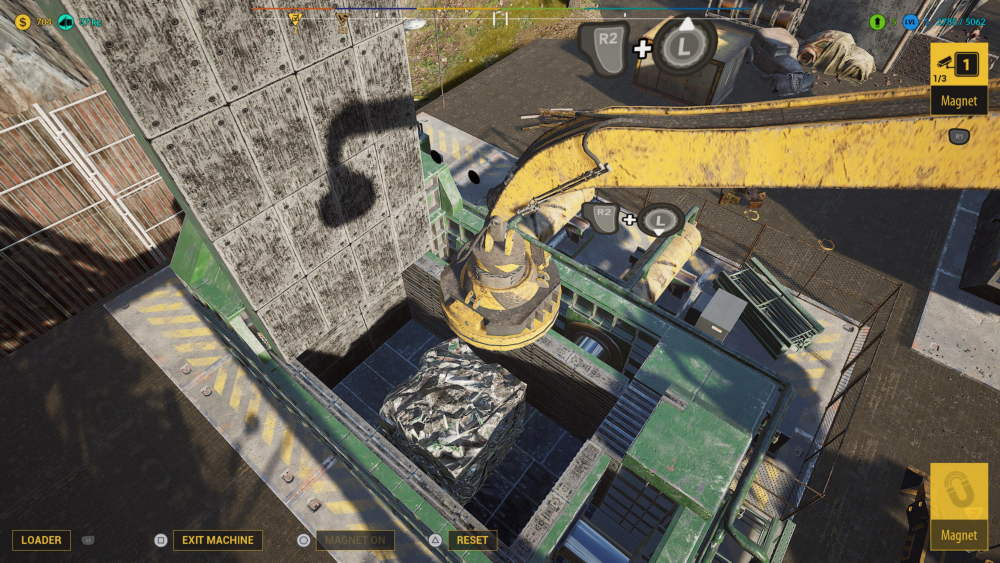Change the Magnet camera view selector
This screenshot has width=1000, height=563.
958,78
